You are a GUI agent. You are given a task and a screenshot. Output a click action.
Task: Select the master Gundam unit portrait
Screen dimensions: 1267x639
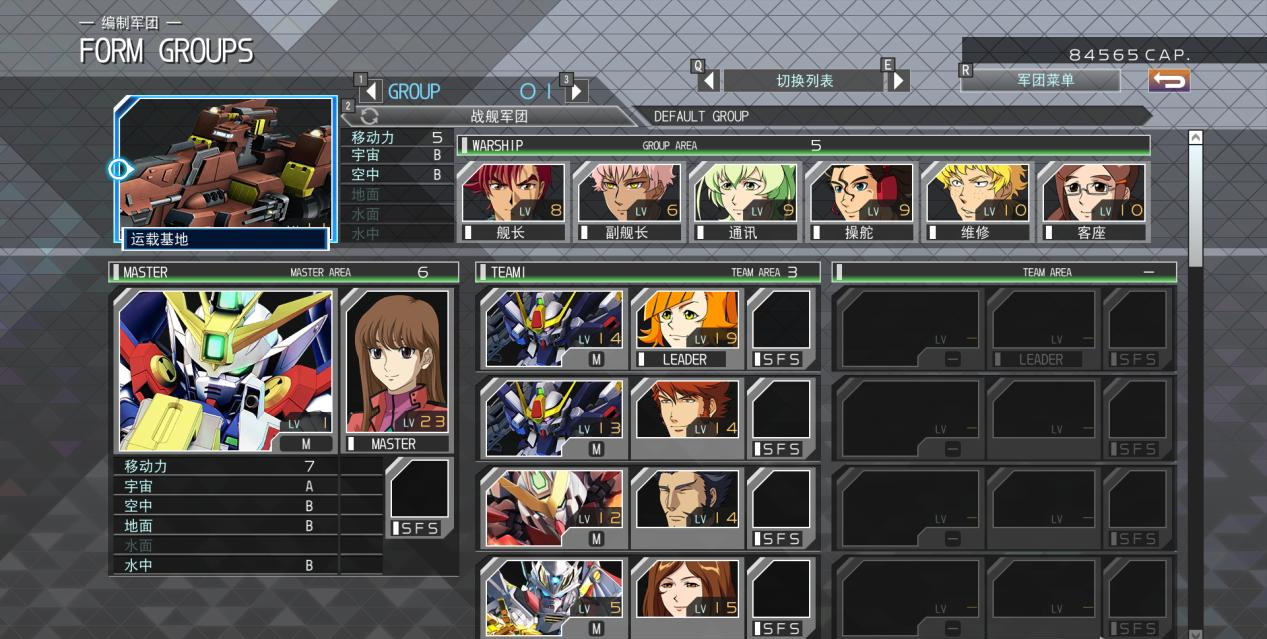[x=224, y=370]
